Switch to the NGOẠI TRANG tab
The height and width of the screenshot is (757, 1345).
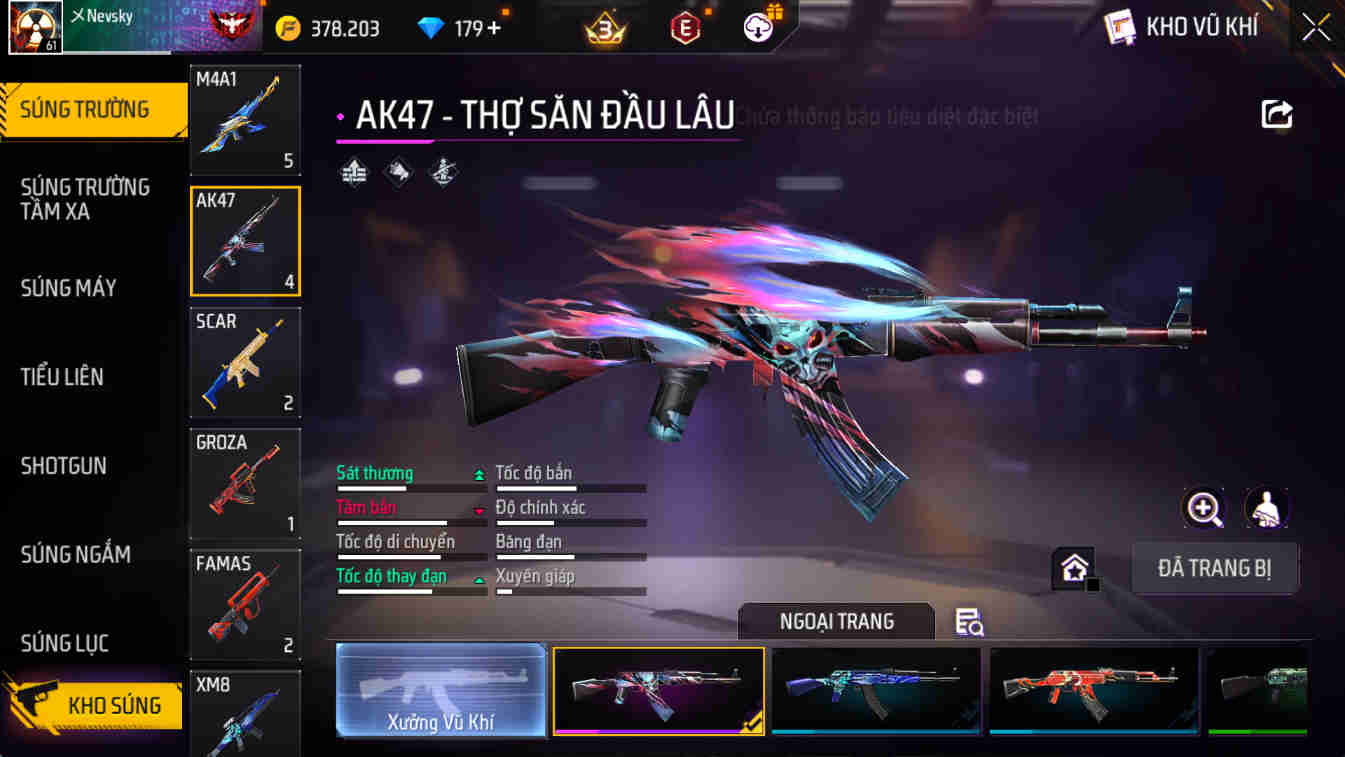(835, 621)
